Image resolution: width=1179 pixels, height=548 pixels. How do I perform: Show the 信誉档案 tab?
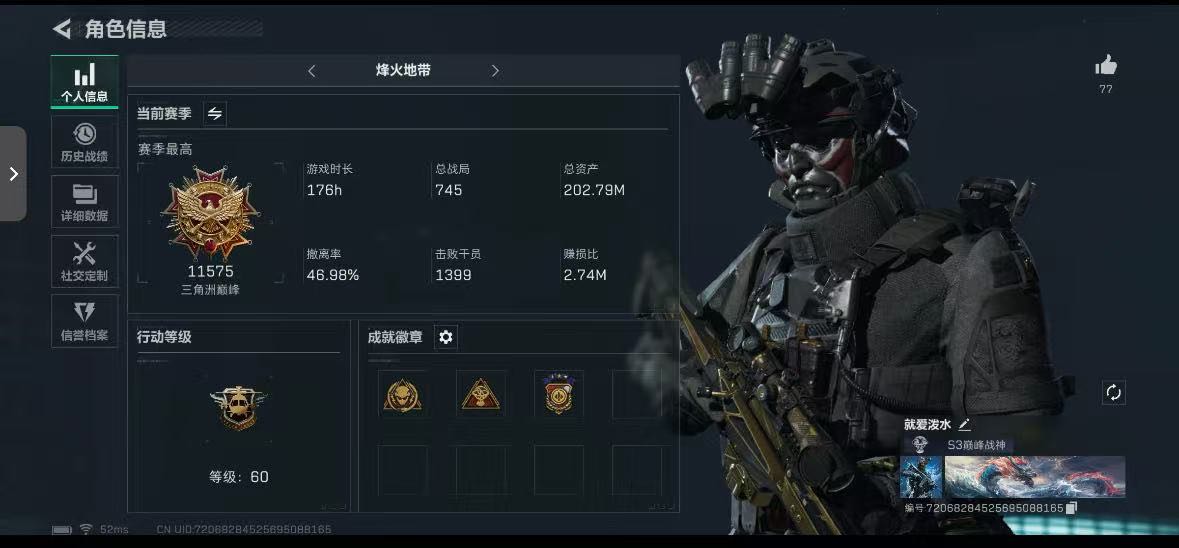tap(85, 321)
